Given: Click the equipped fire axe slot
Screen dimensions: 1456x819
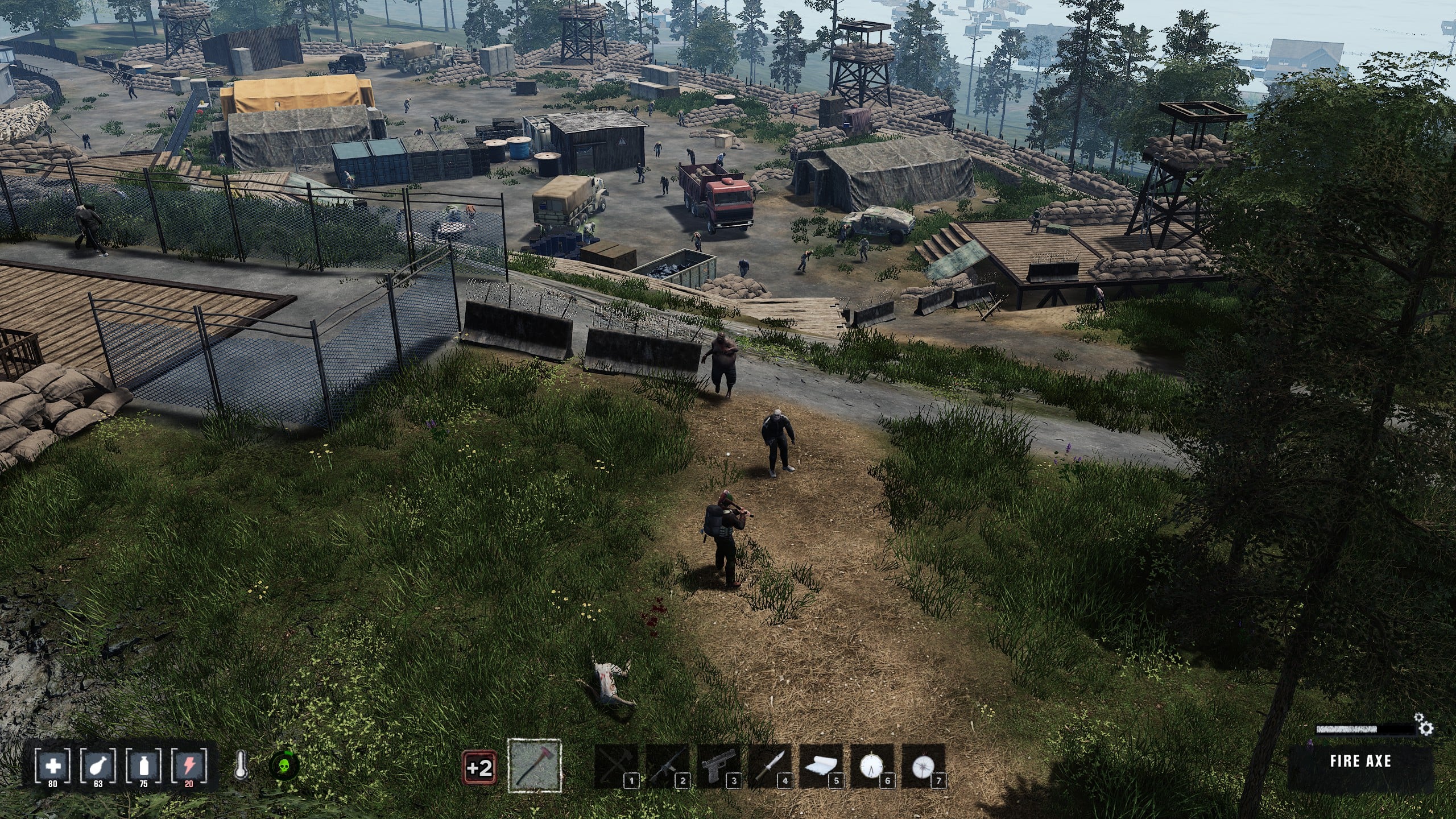Looking at the screenshot, I should click(534, 766).
